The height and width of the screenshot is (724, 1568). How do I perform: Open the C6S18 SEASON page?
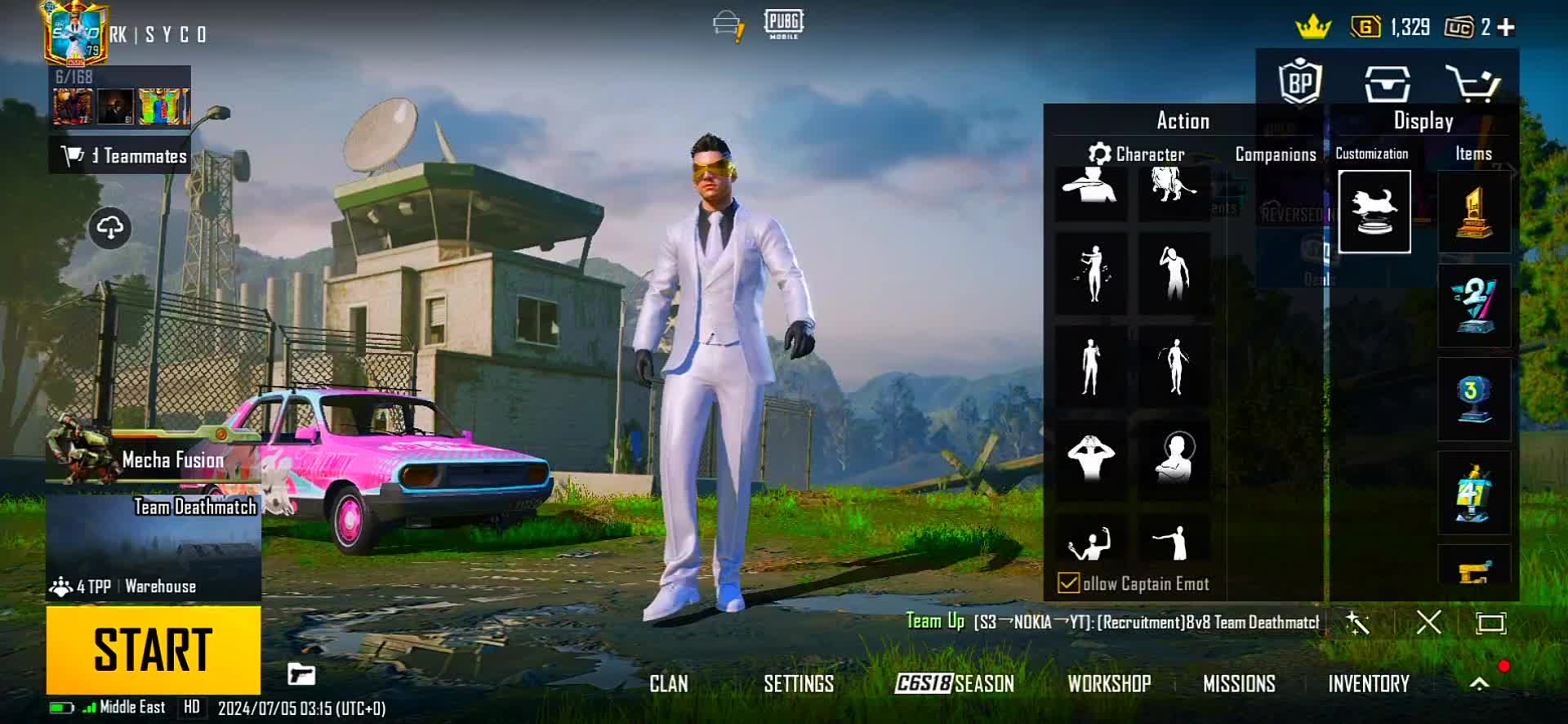coord(954,684)
